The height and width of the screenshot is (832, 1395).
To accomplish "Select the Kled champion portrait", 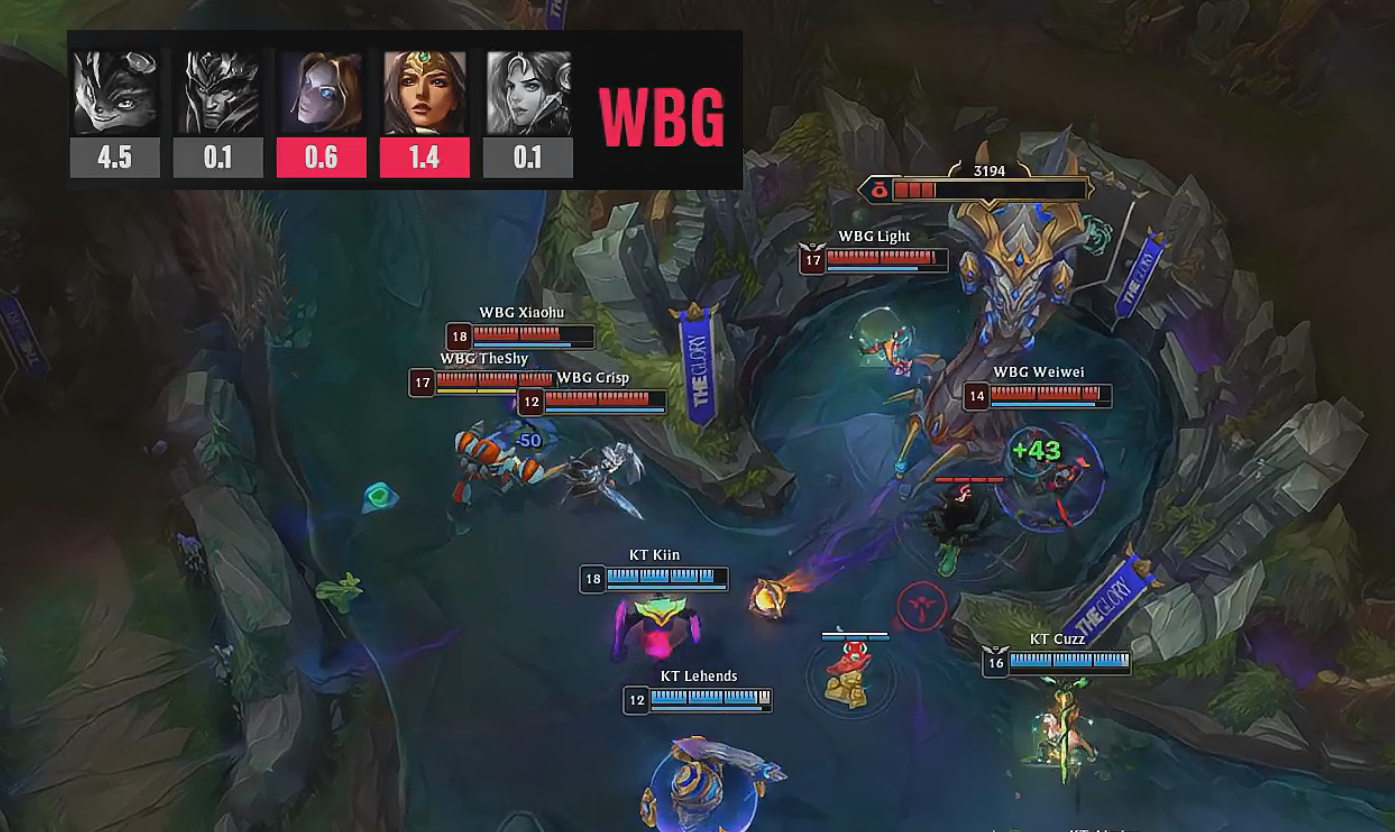I will 114,93.
